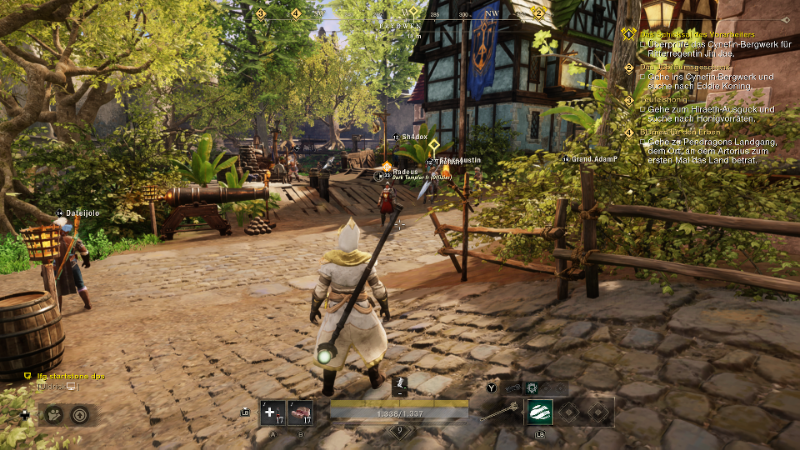Click the equipped staff weapon icon
This screenshot has width=800, height=450.
tap(498, 411)
